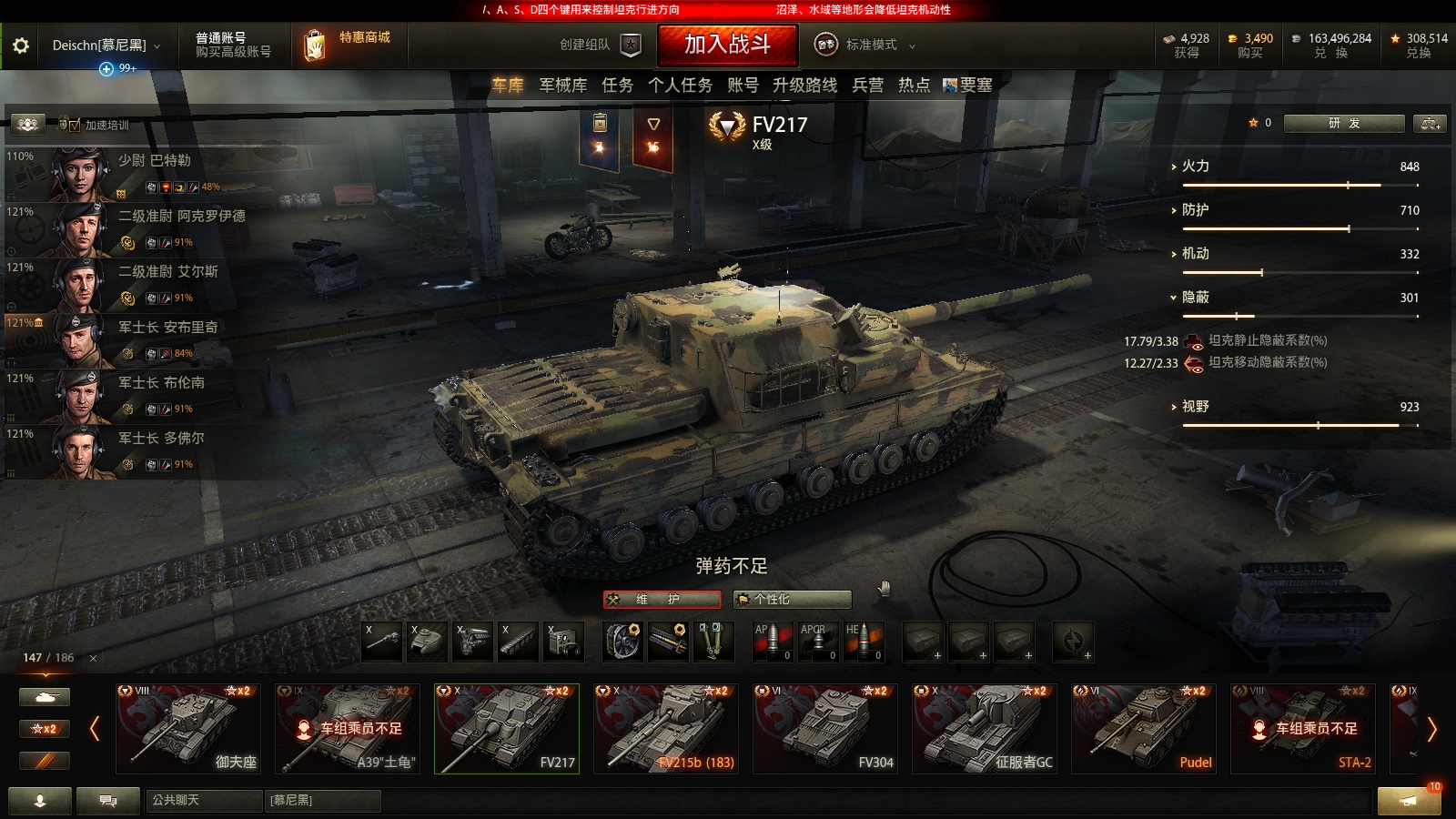1456x819 pixels.
Task: Open the contacts panel icon bottom left
Action: pyautogui.click(x=40, y=802)
